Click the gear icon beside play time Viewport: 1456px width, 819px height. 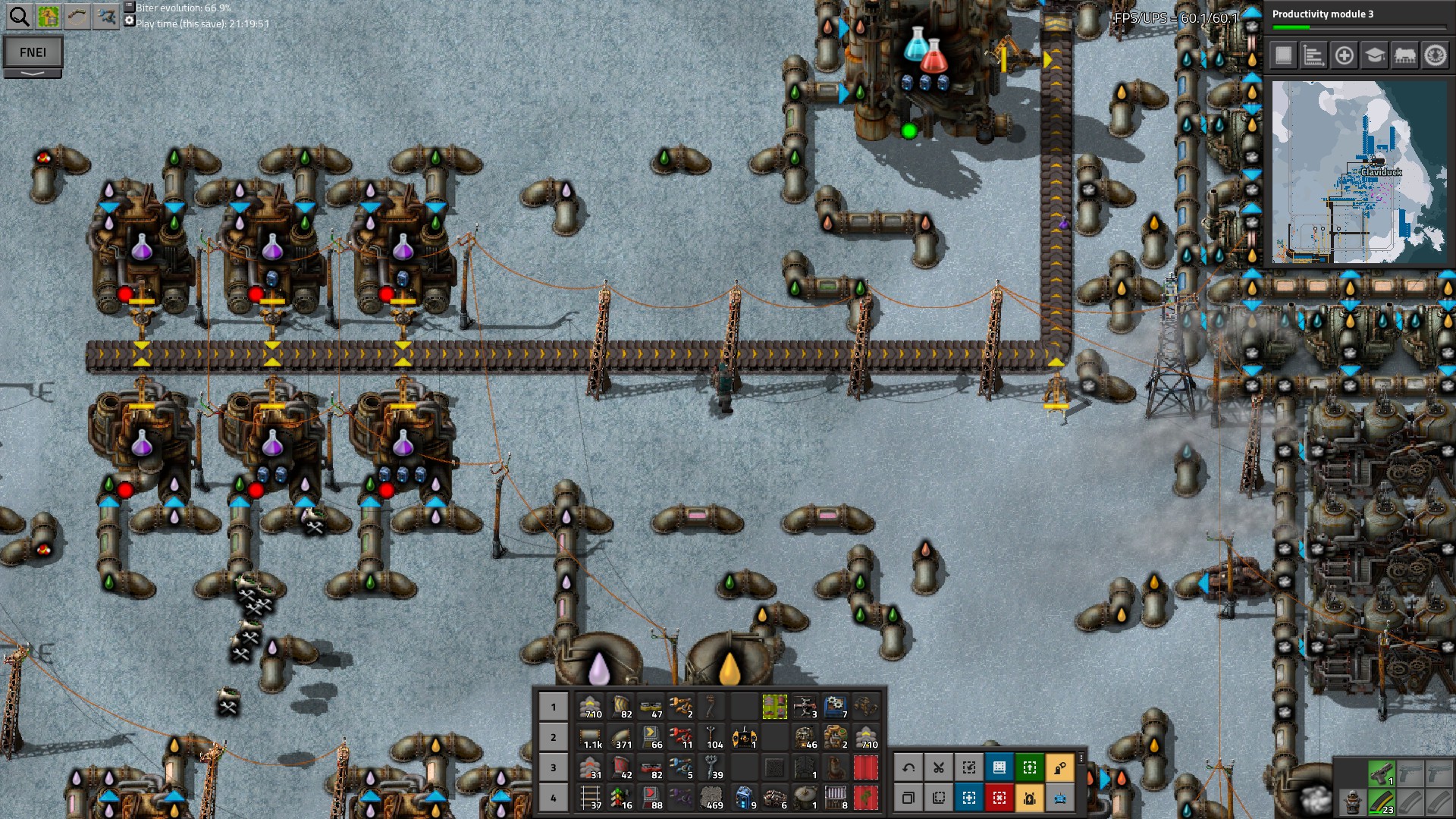click(x=130, y=21)
